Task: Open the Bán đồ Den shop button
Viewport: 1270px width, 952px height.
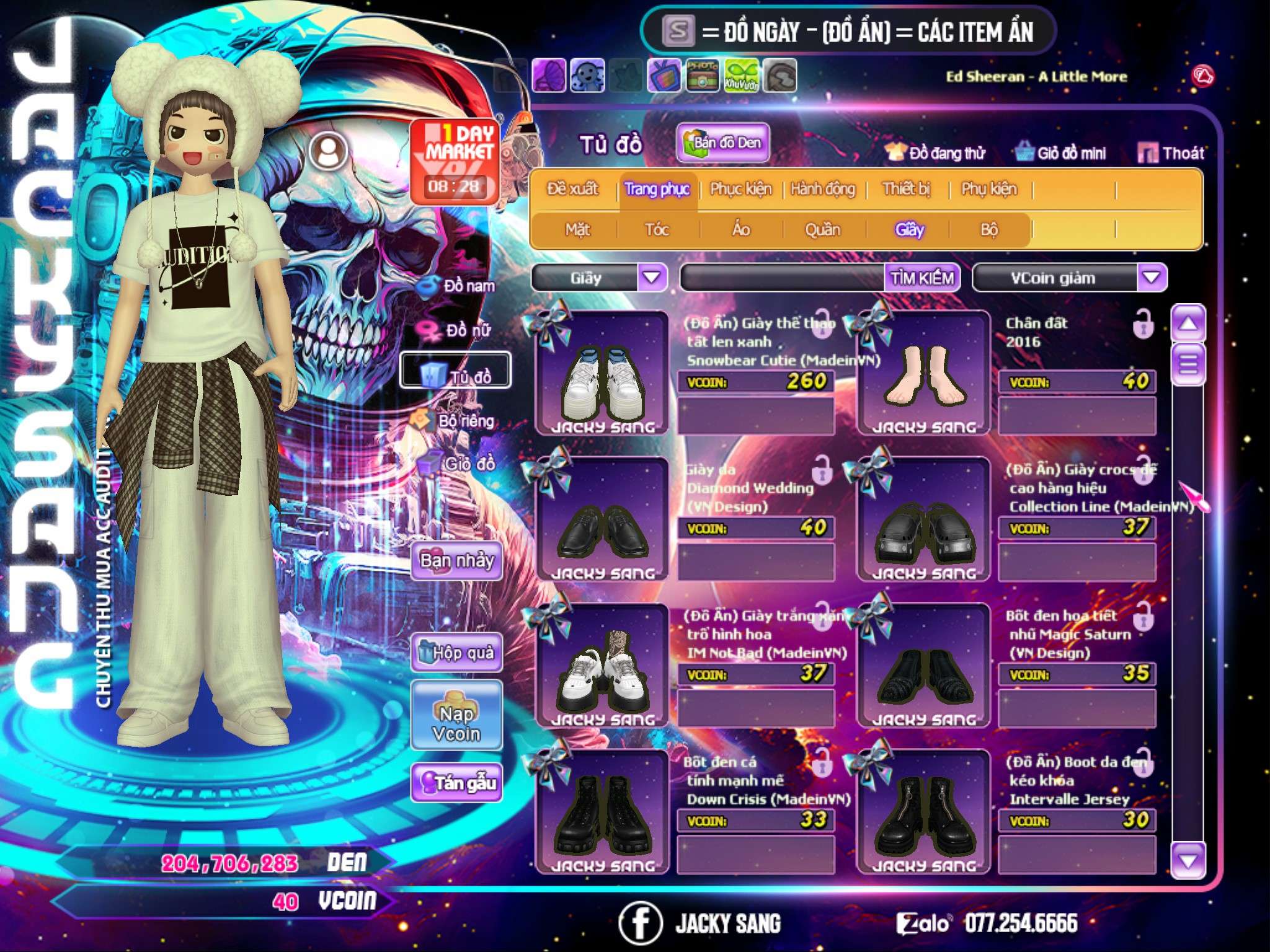Action: point(723,143)
